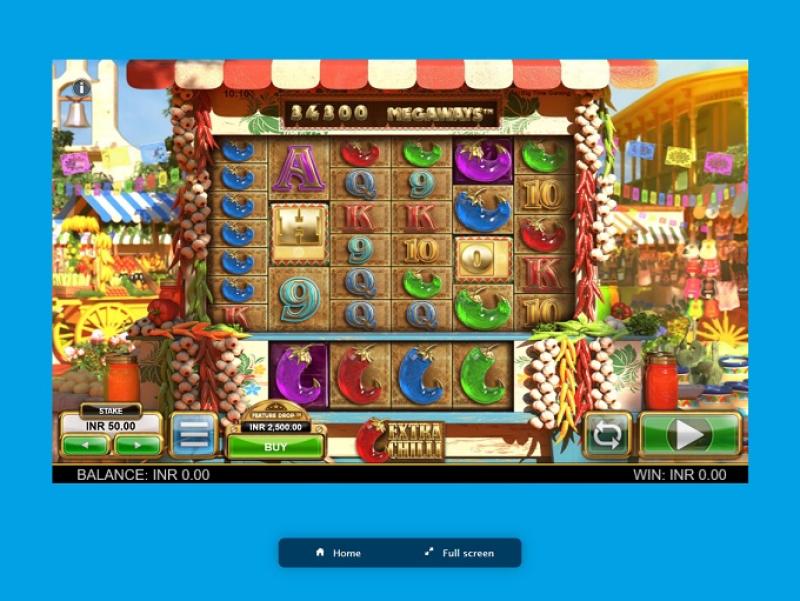Buy the Feature Drop for INR 2,500.00
This screenshot has height=601, width=800.
click(275, 447)
